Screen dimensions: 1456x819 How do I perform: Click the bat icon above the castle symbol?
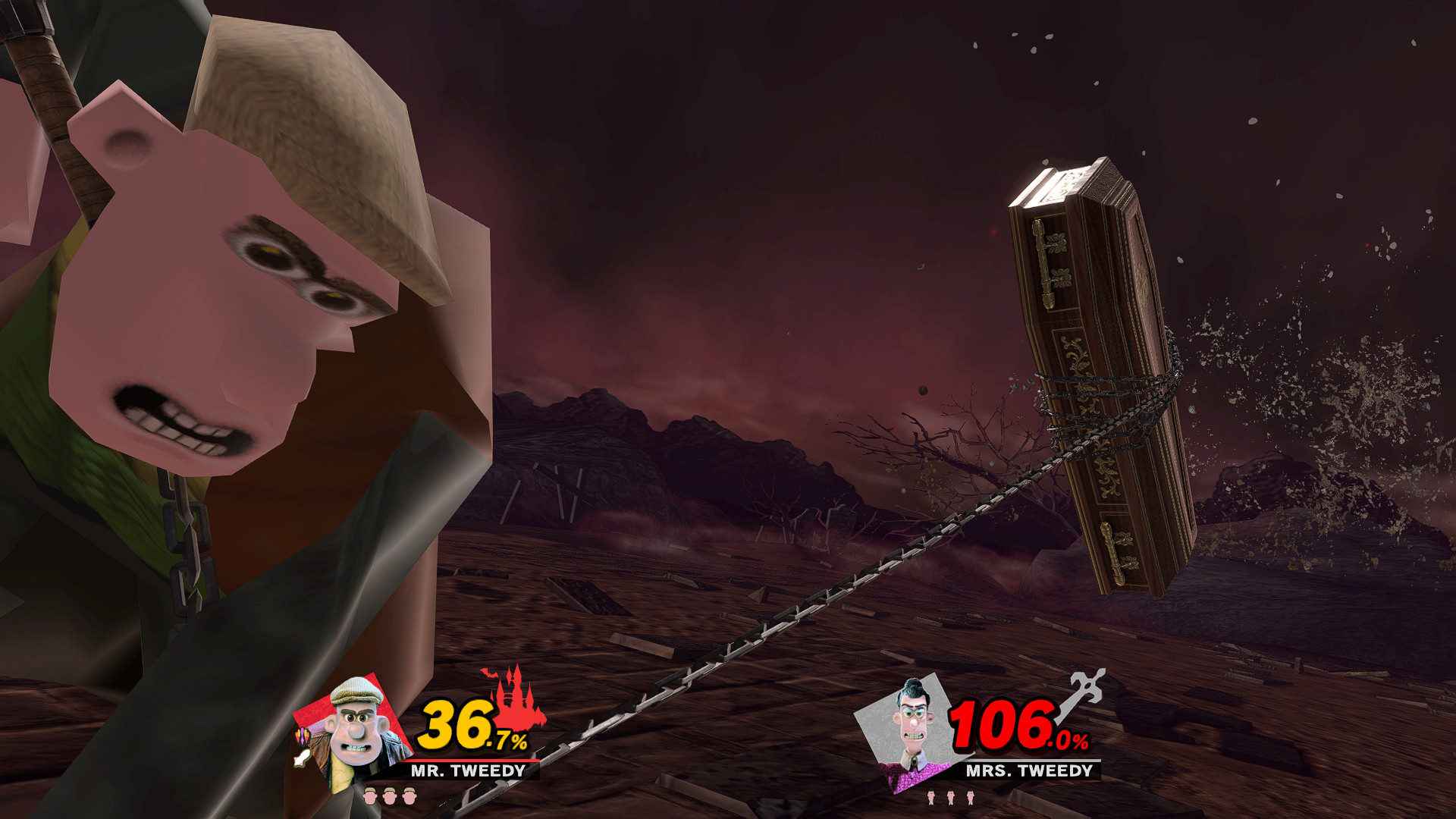pyautogui.click(x=489, y=674)
